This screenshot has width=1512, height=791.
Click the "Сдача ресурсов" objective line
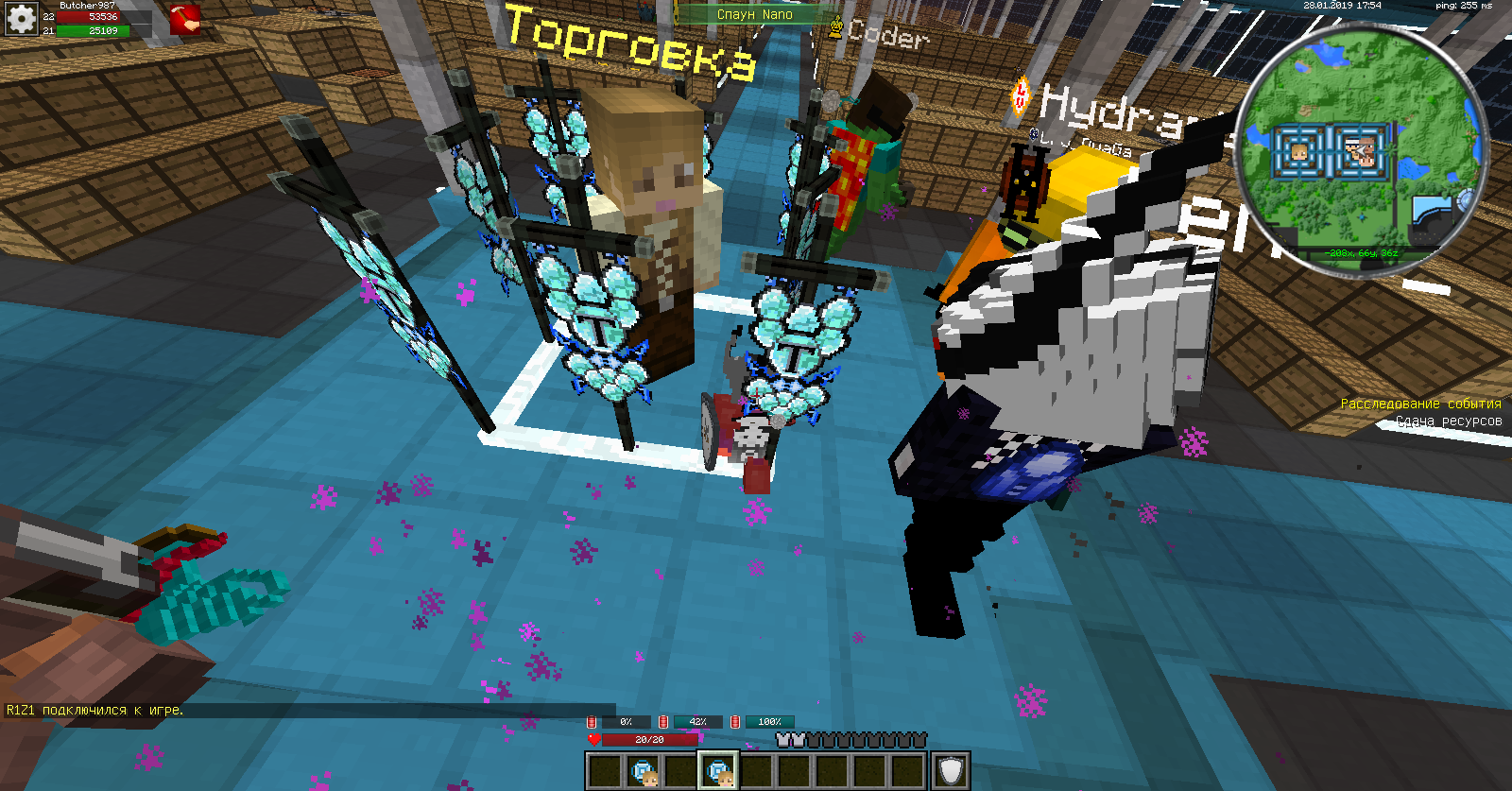coord(1449,421)
